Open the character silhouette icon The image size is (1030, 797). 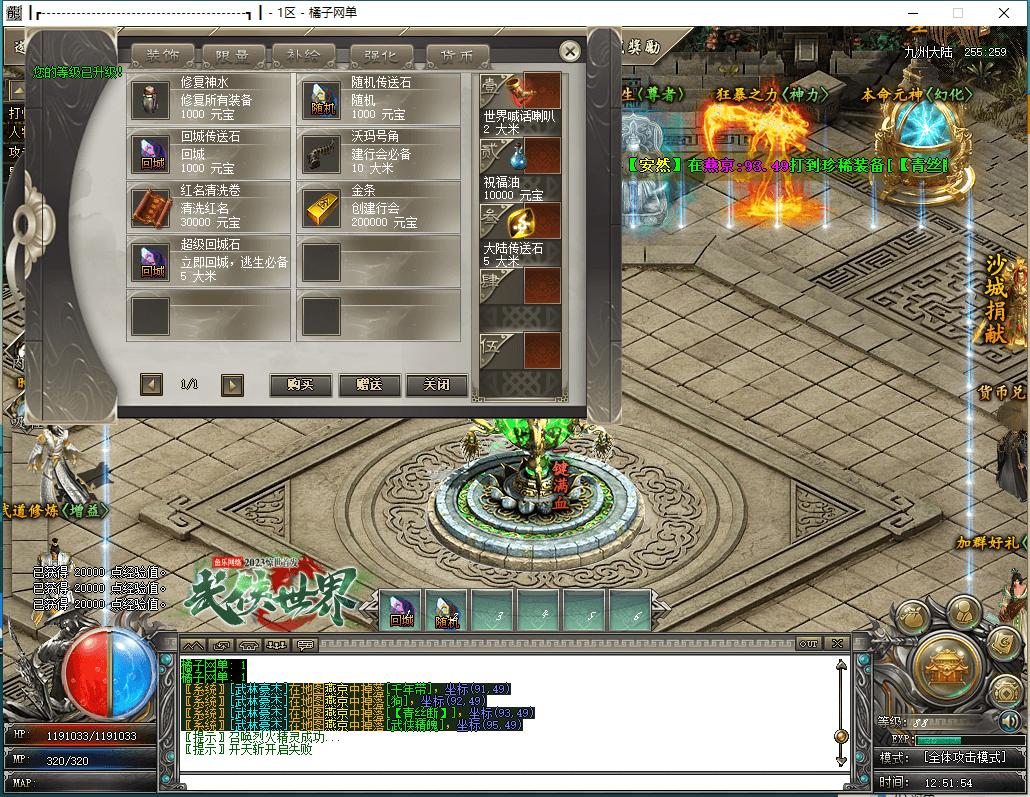tap(964, 610)
